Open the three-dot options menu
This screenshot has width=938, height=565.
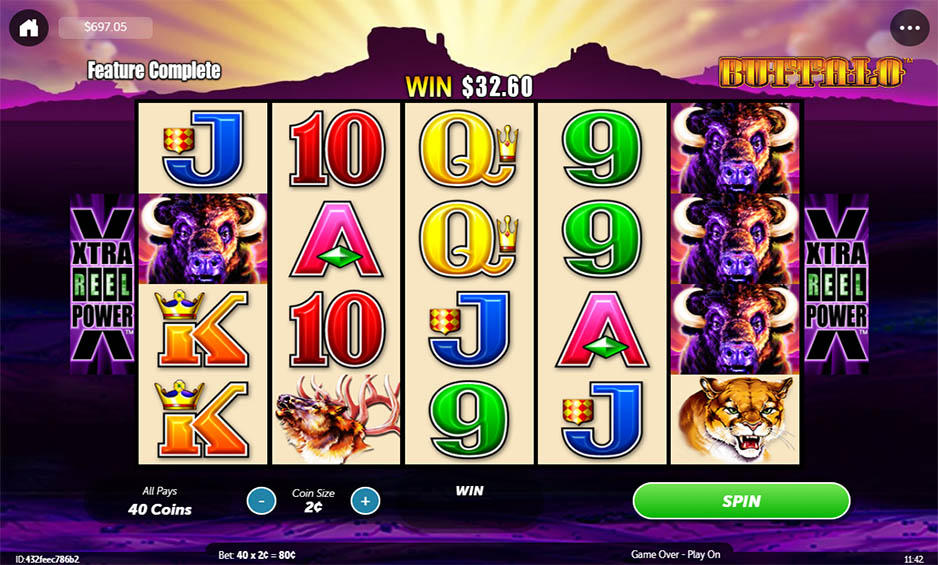(x=909, y=28)
